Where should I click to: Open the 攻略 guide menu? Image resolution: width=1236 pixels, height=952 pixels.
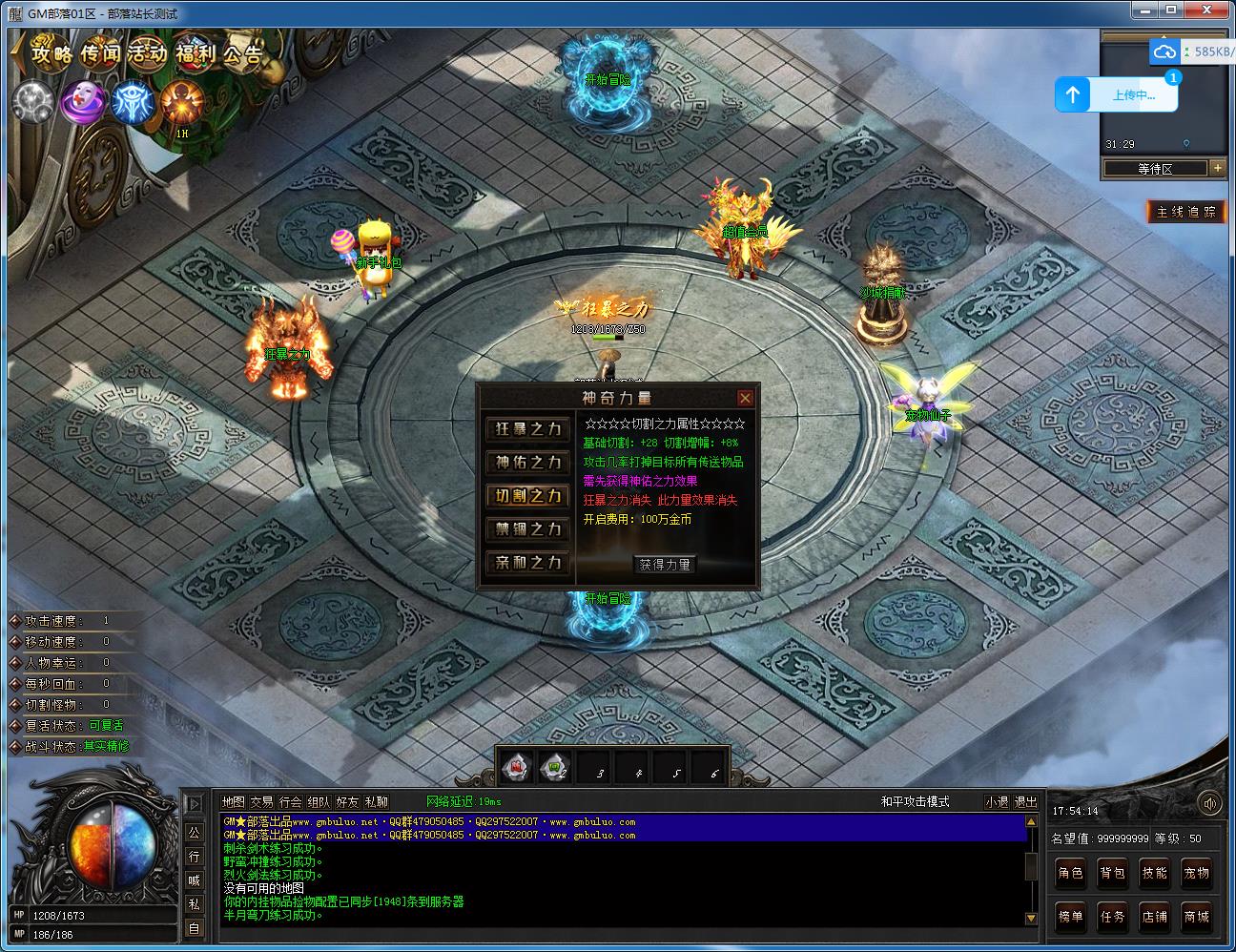52,52
